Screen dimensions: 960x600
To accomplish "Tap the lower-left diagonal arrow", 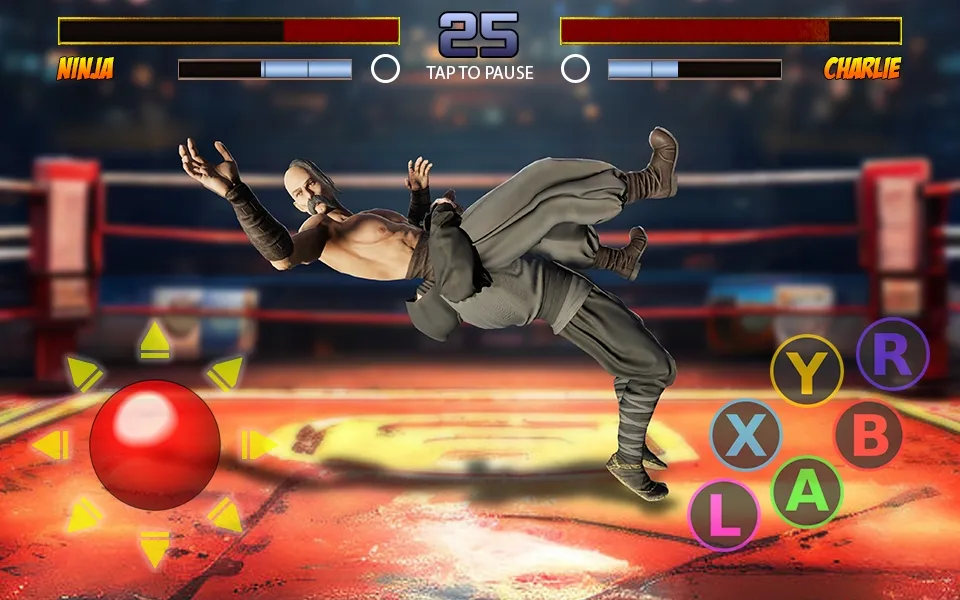I will (x=84, y=516).
